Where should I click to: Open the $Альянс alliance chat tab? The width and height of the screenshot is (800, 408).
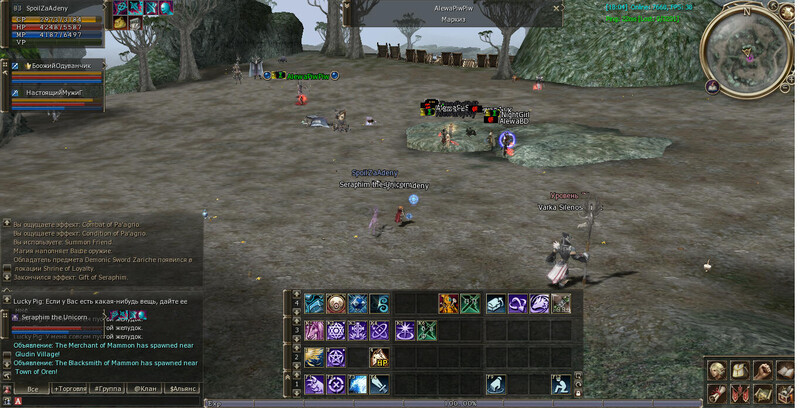pyautogui.click(x=183, y=387)
